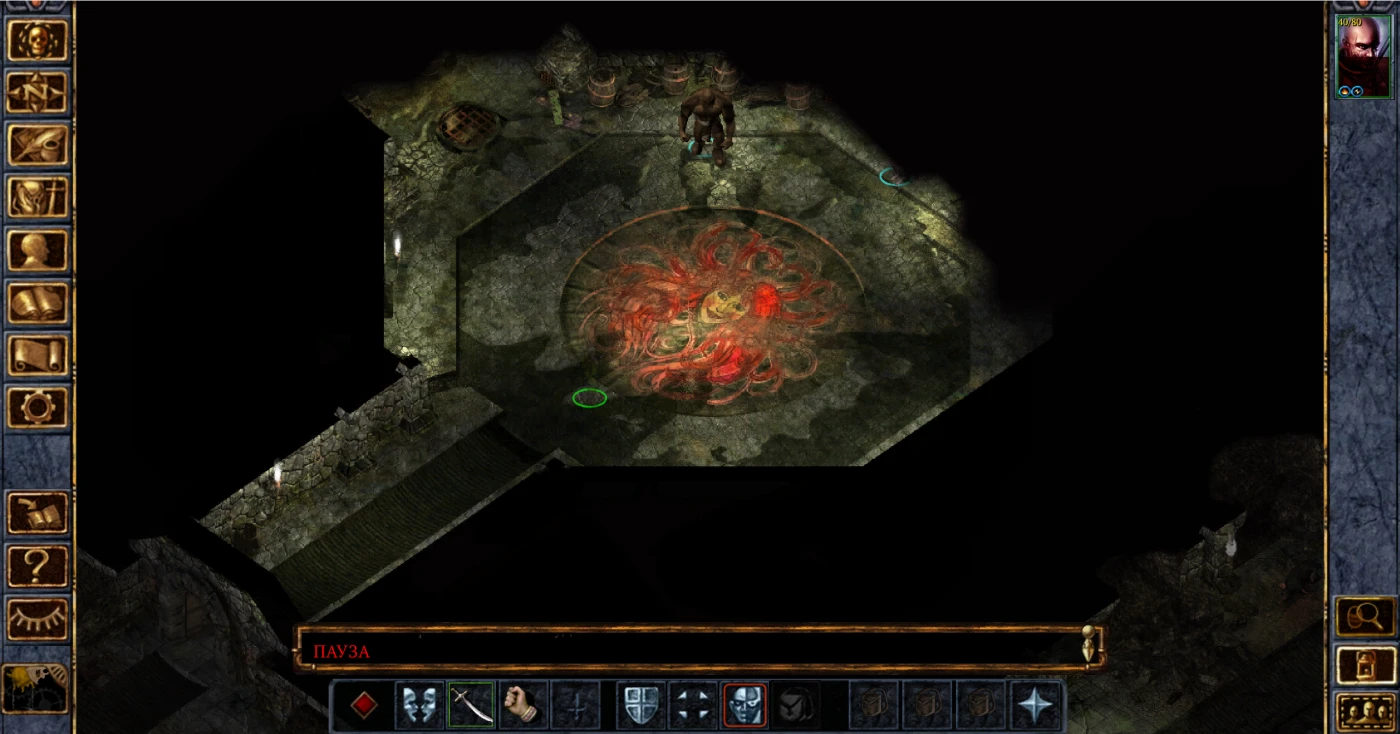Activate the shield guard action
The height and width of the screenshot is (734, 1400).
(x=640, y=705)
